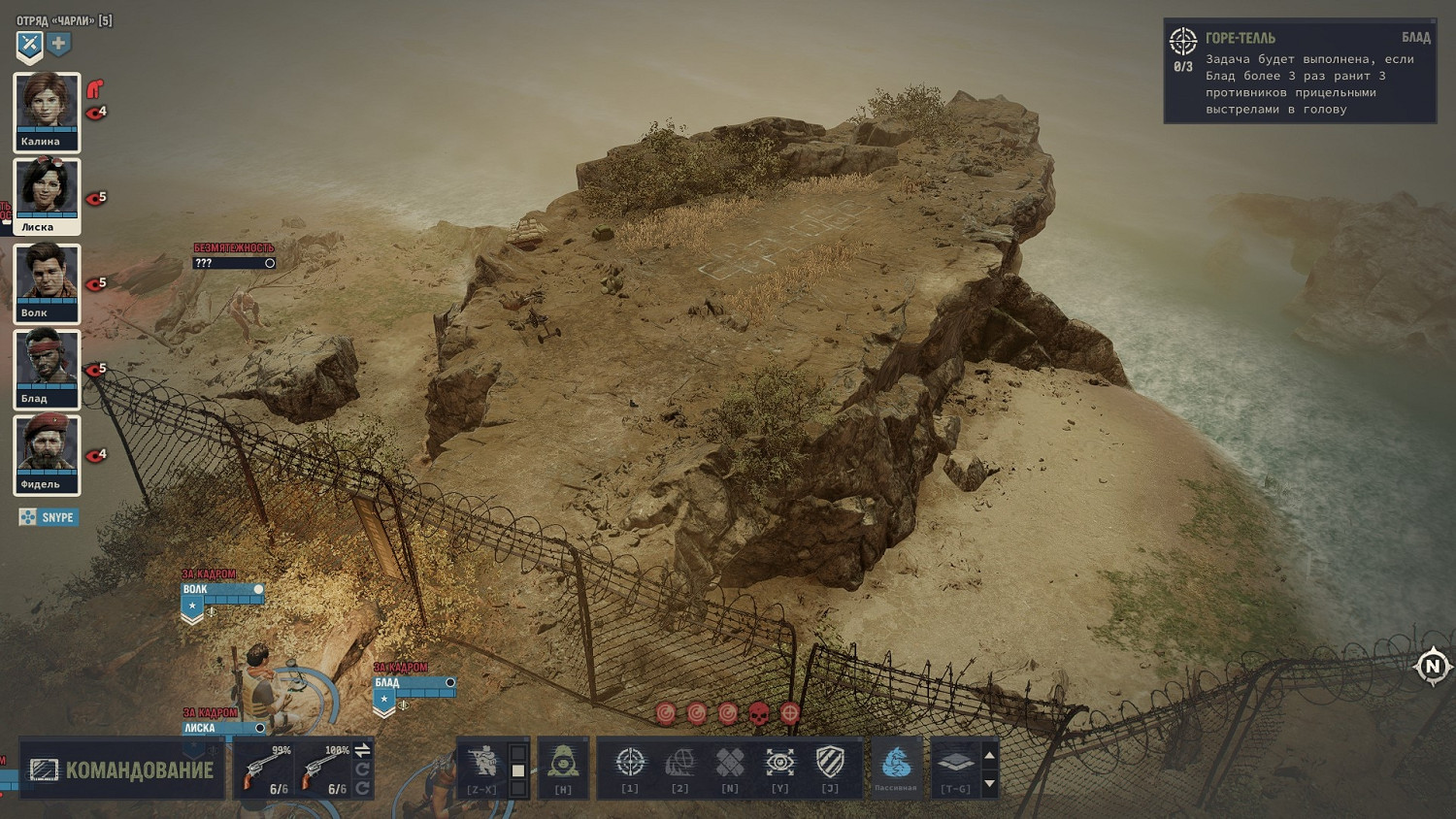Click the compass North indicator
This screenshot has width=1456, height=819.
tap(1433, 667)
